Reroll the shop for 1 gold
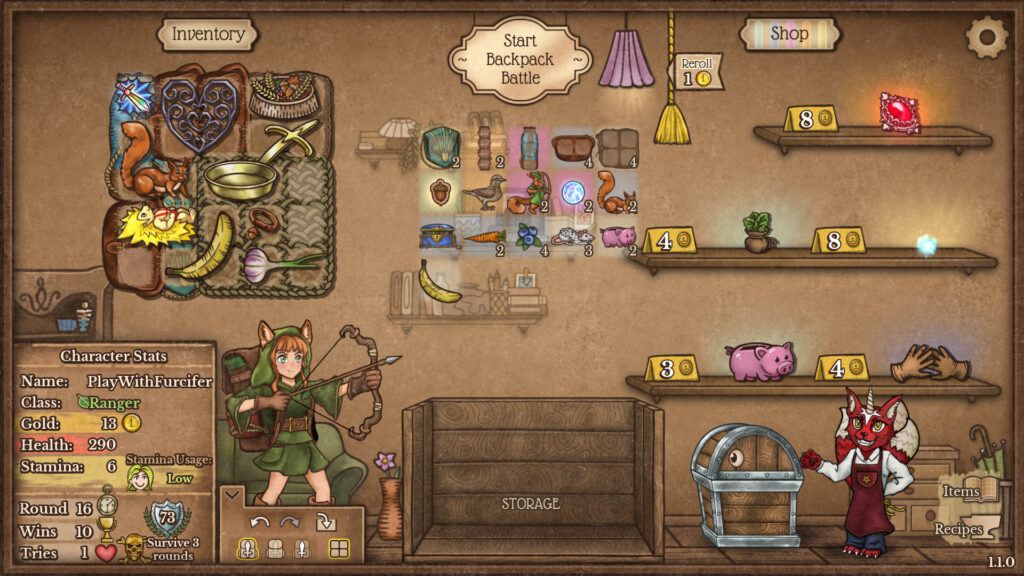This screenshot has width=1024, height=576. coord(697,72)
